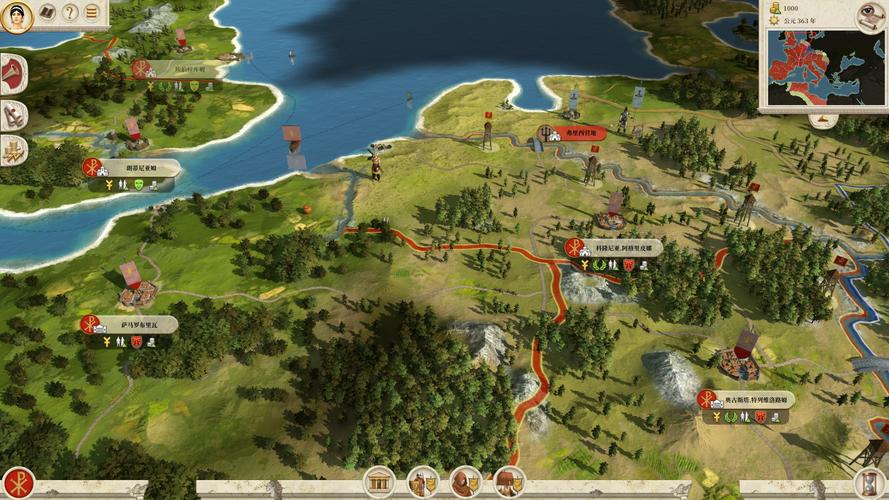Image resolution: width=889 pixels, height=500 pixels.
Task: Select the settlement label with the green shield icon
Action: pyautogui.click(x=137, y=169)
